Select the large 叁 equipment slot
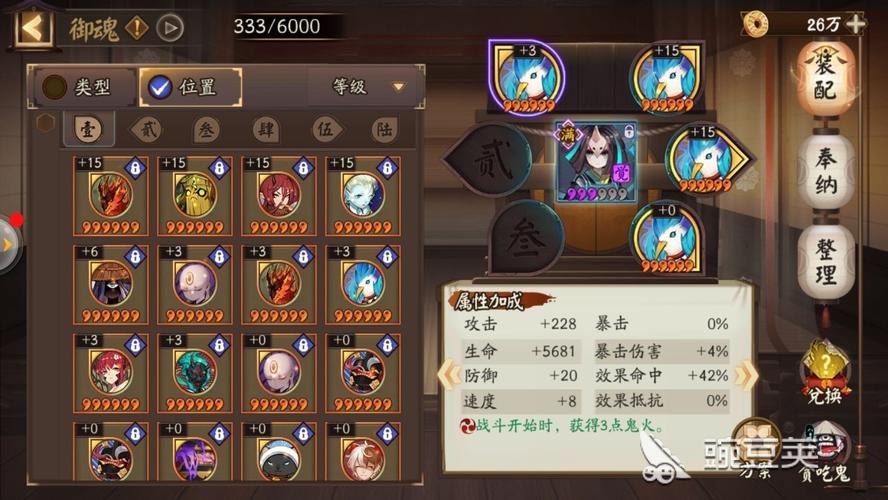The height and width of the screenshot is (500, 888). [524, 238]
